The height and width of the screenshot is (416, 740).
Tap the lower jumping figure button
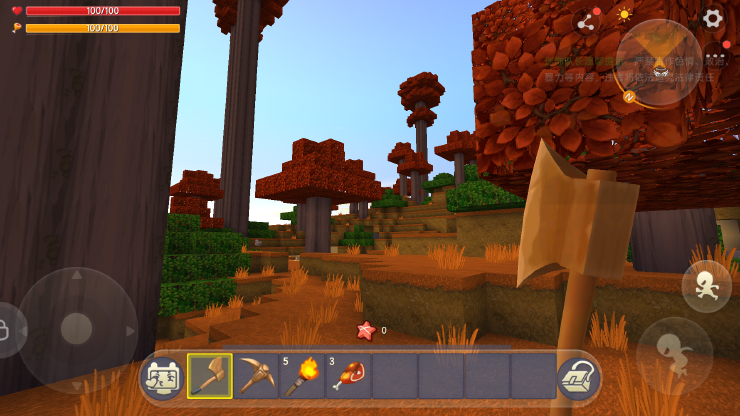(x=675, y=353)
